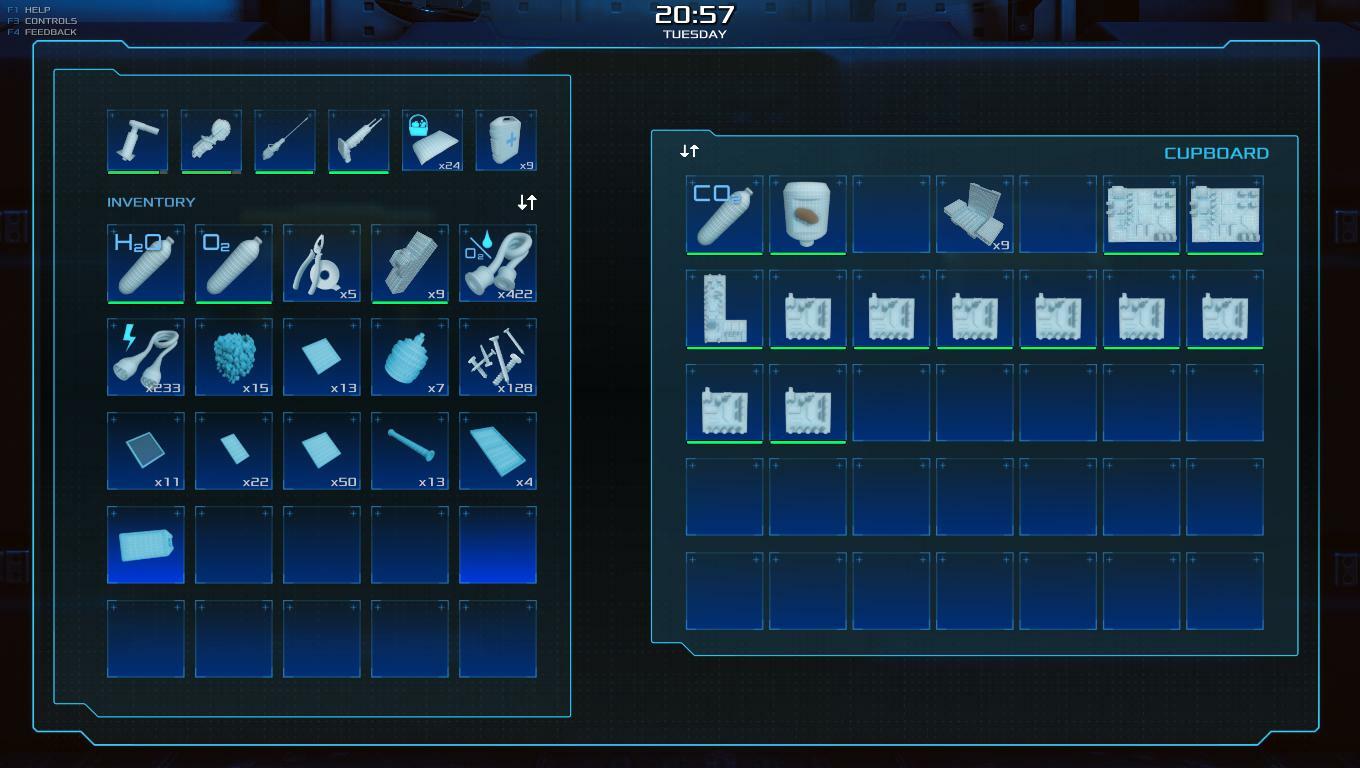Choose the power cable stack x233

coord(146,357)
